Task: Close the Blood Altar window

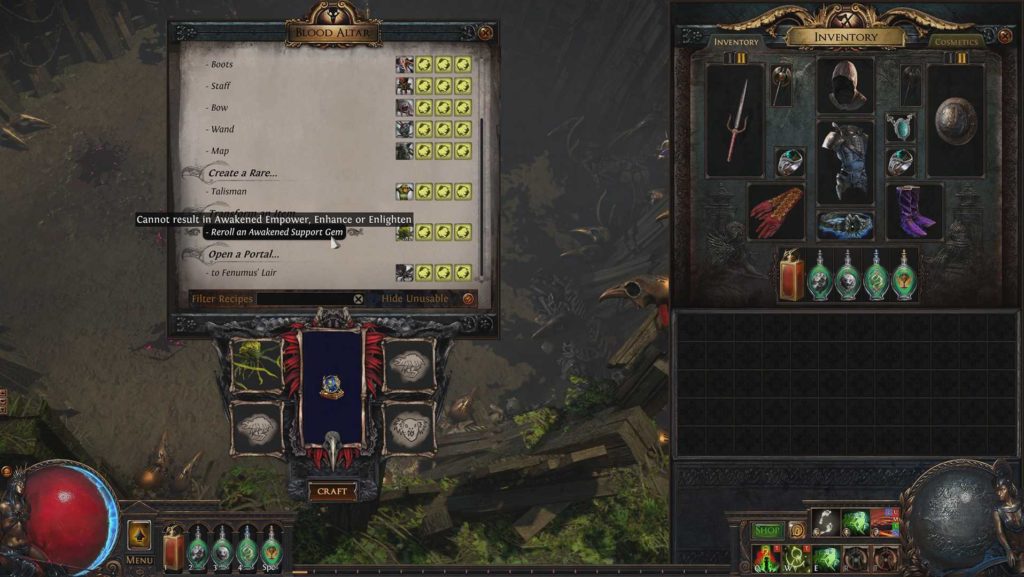Action: coord(485,33)
